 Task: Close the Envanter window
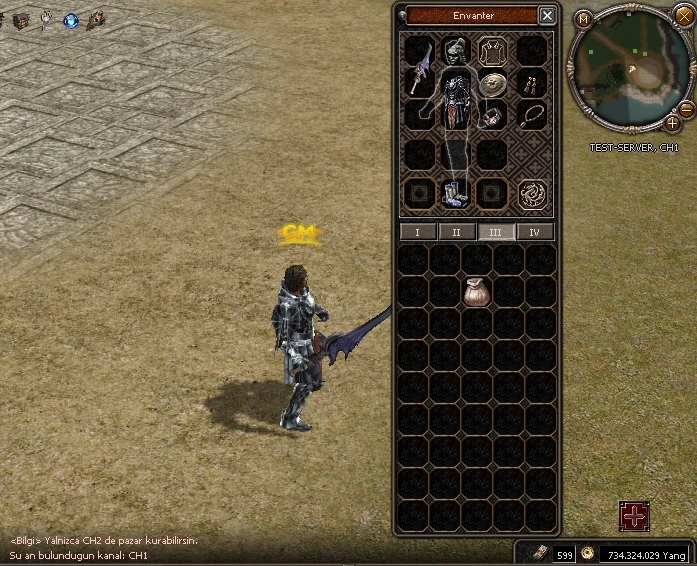click(547, 15)
